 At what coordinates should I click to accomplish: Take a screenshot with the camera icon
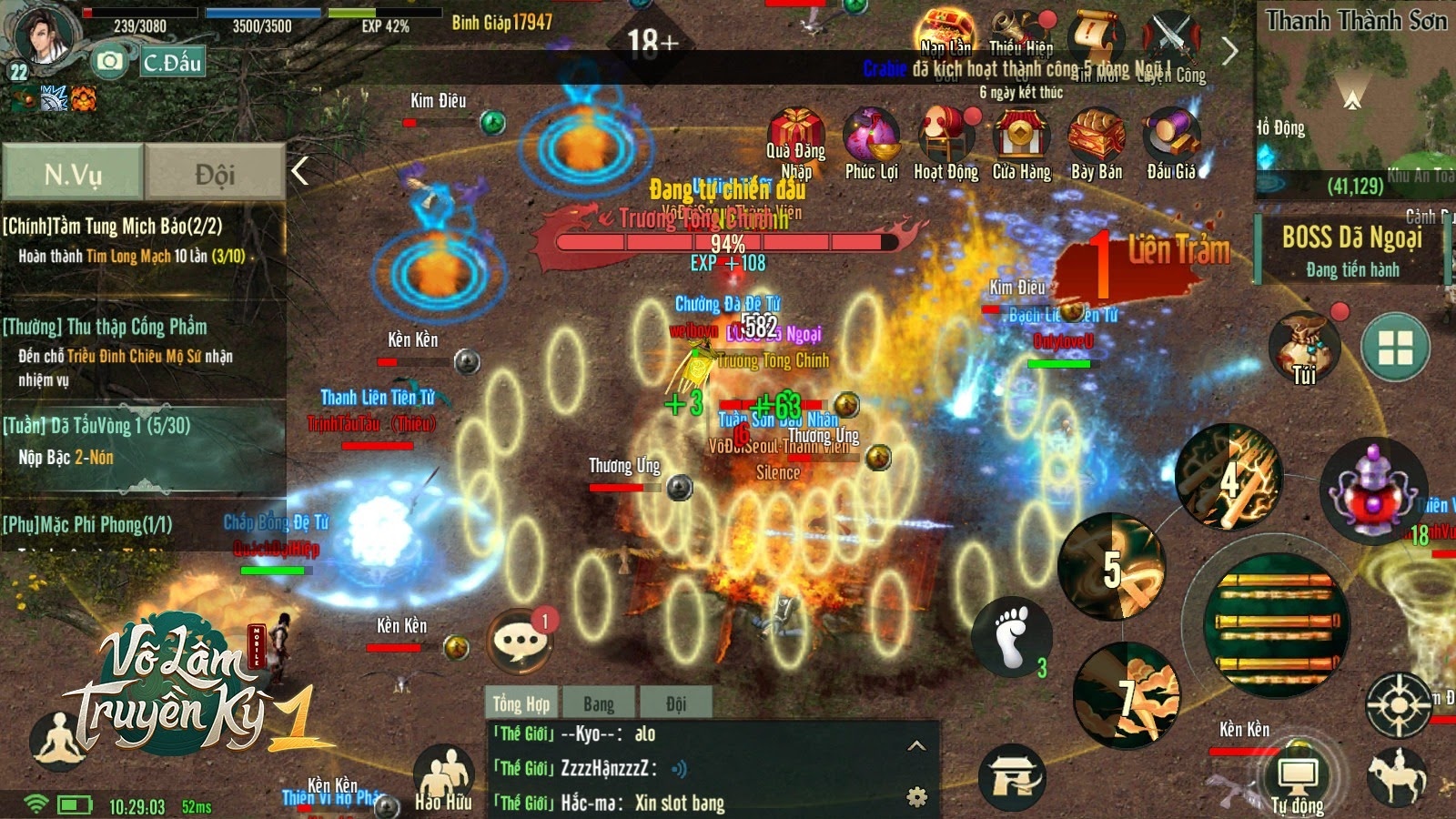coord(109,61)
